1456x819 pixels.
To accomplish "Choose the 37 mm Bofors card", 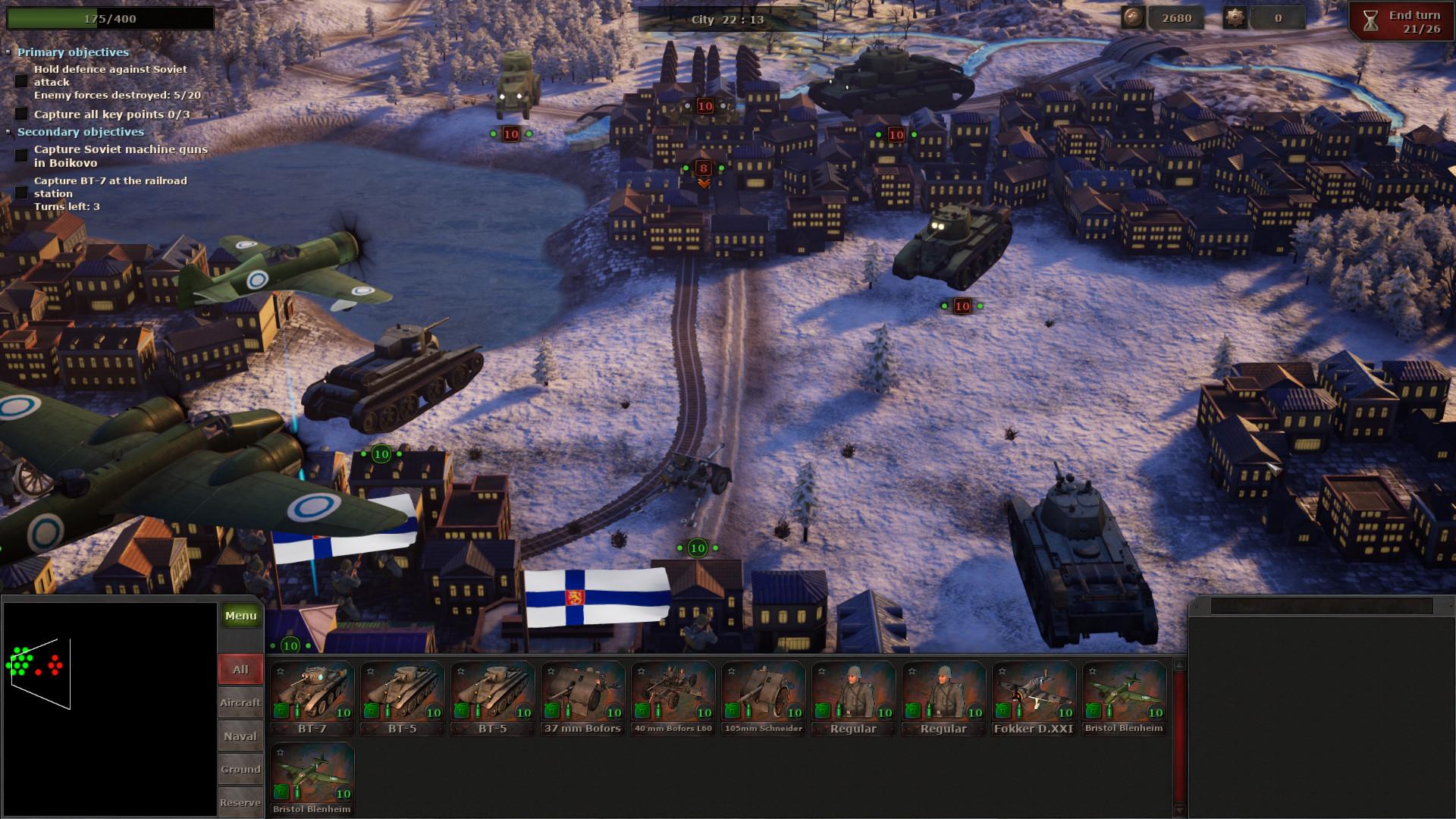I will coord(582,698).
